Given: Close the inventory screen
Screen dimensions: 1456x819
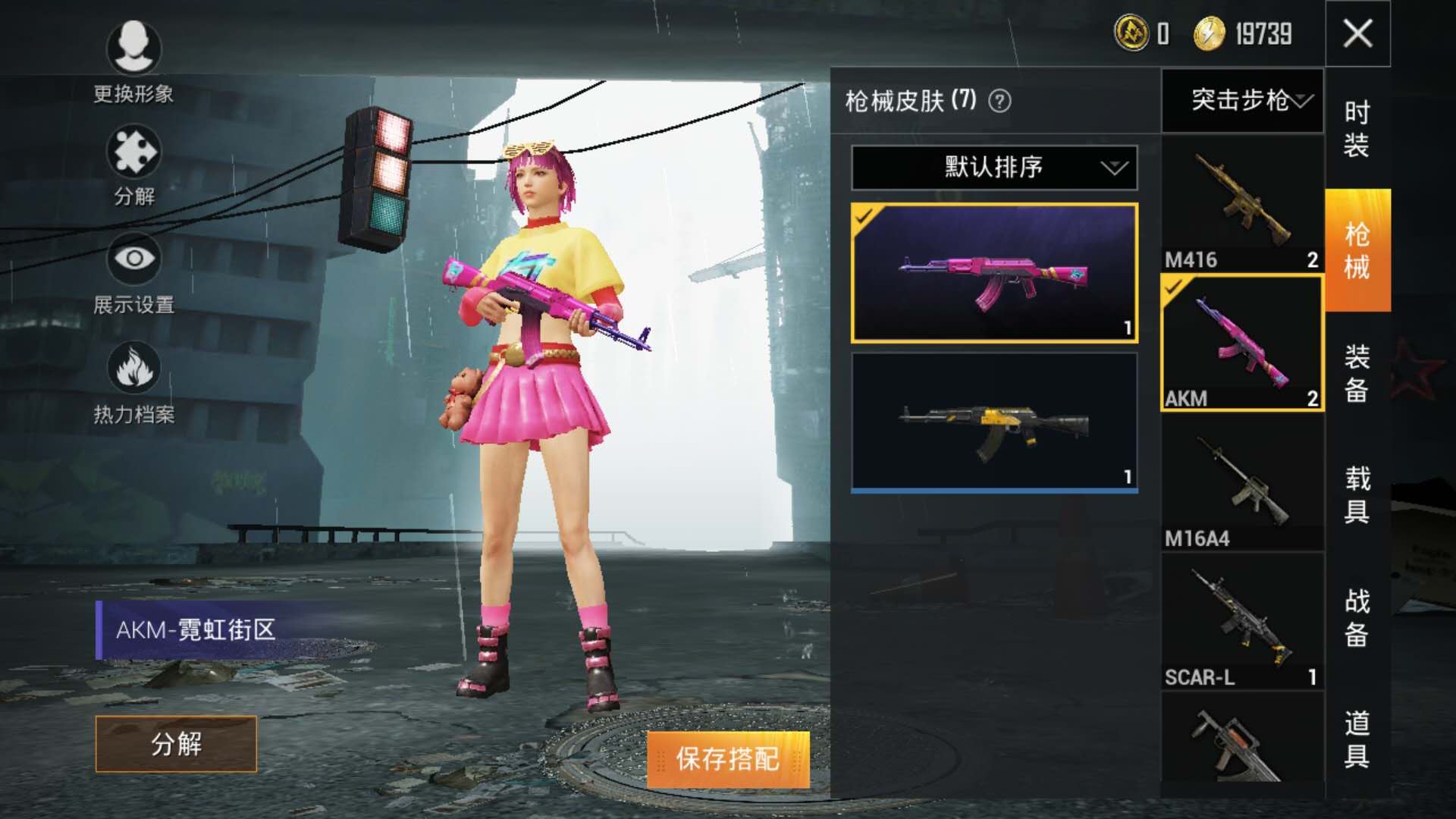Looking at the screenshot, I should click(1357, 33).
